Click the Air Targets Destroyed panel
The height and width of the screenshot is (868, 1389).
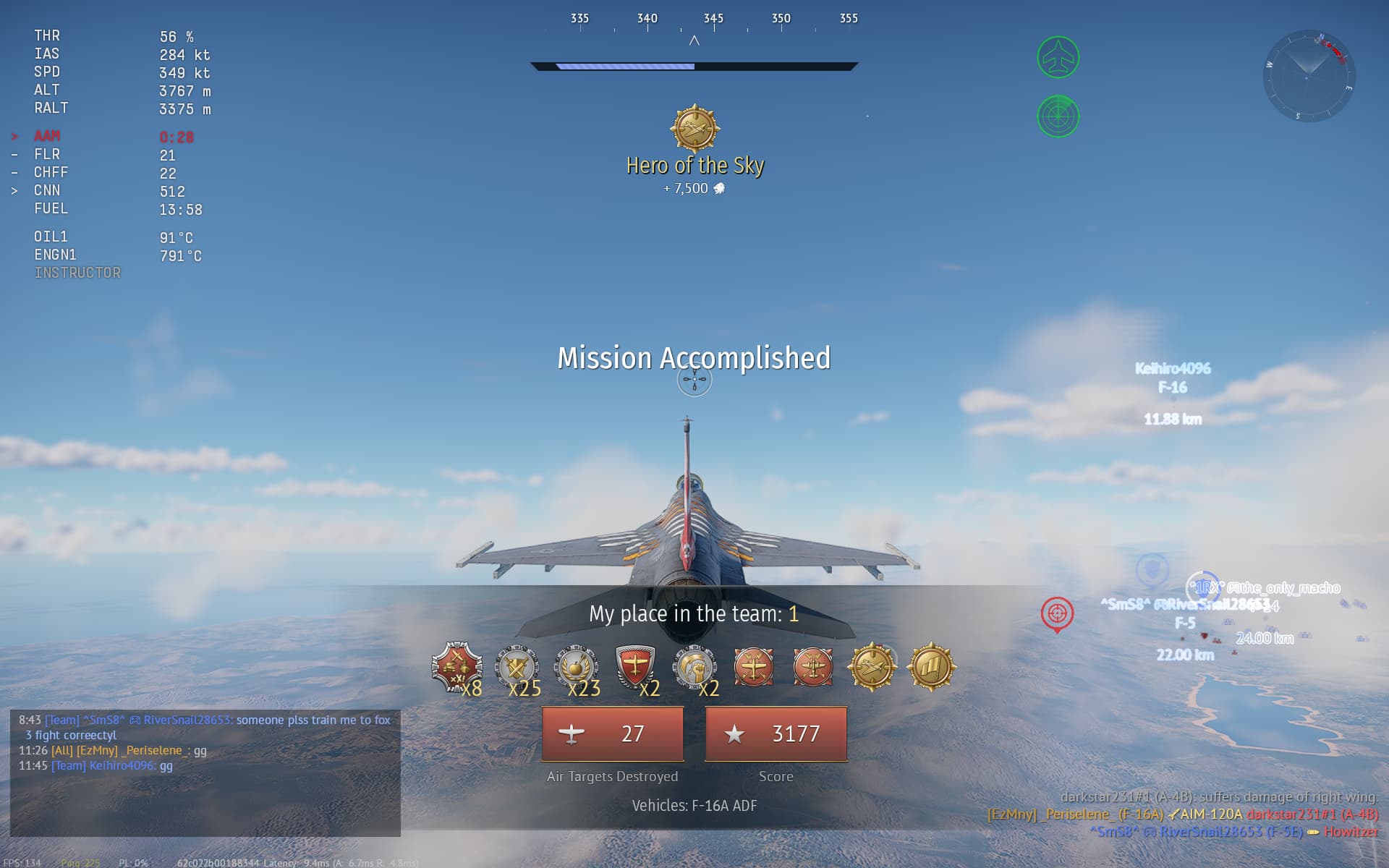tap(613, 733)
